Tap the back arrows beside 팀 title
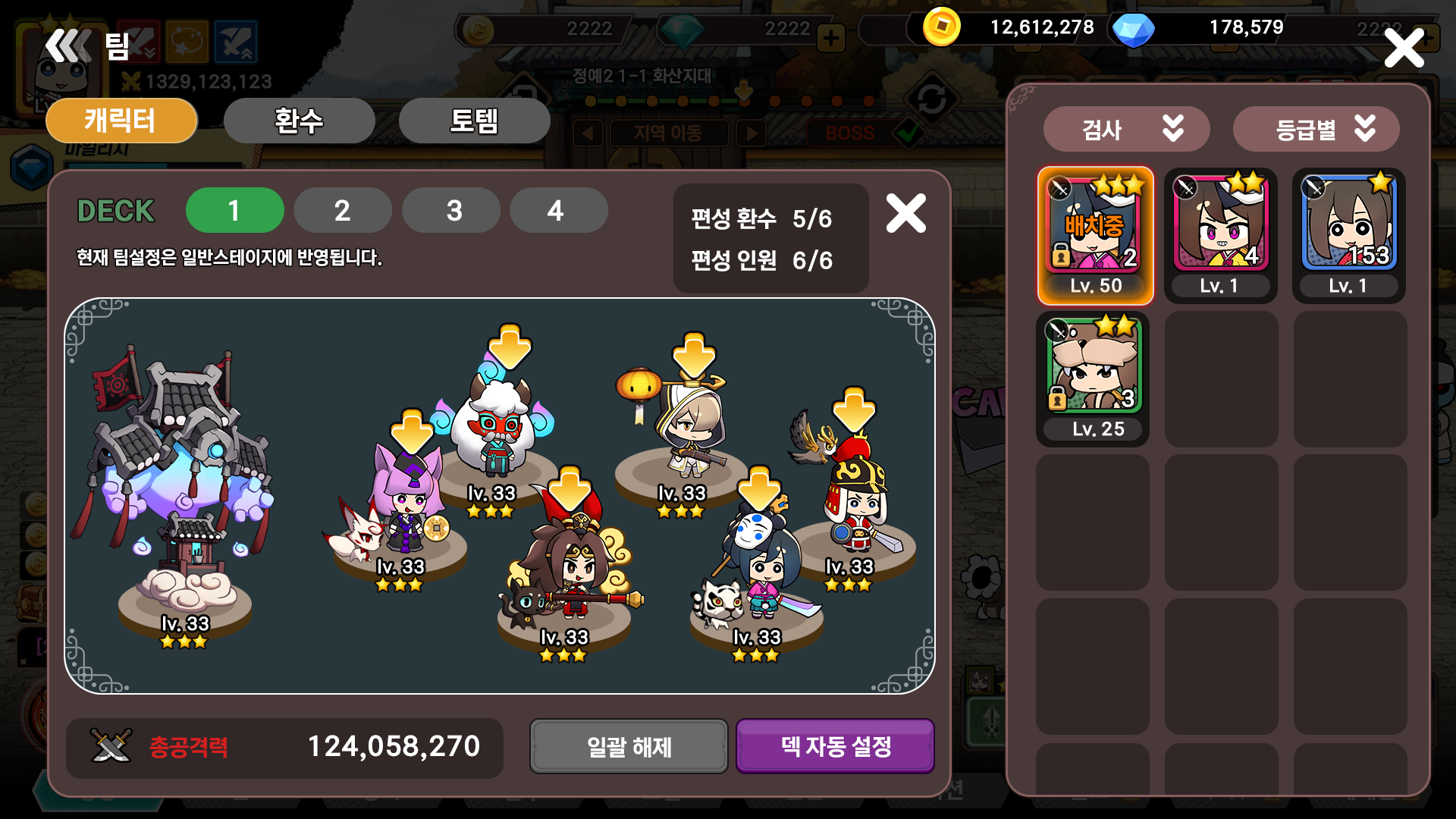1456x819 pixels. 68,45
